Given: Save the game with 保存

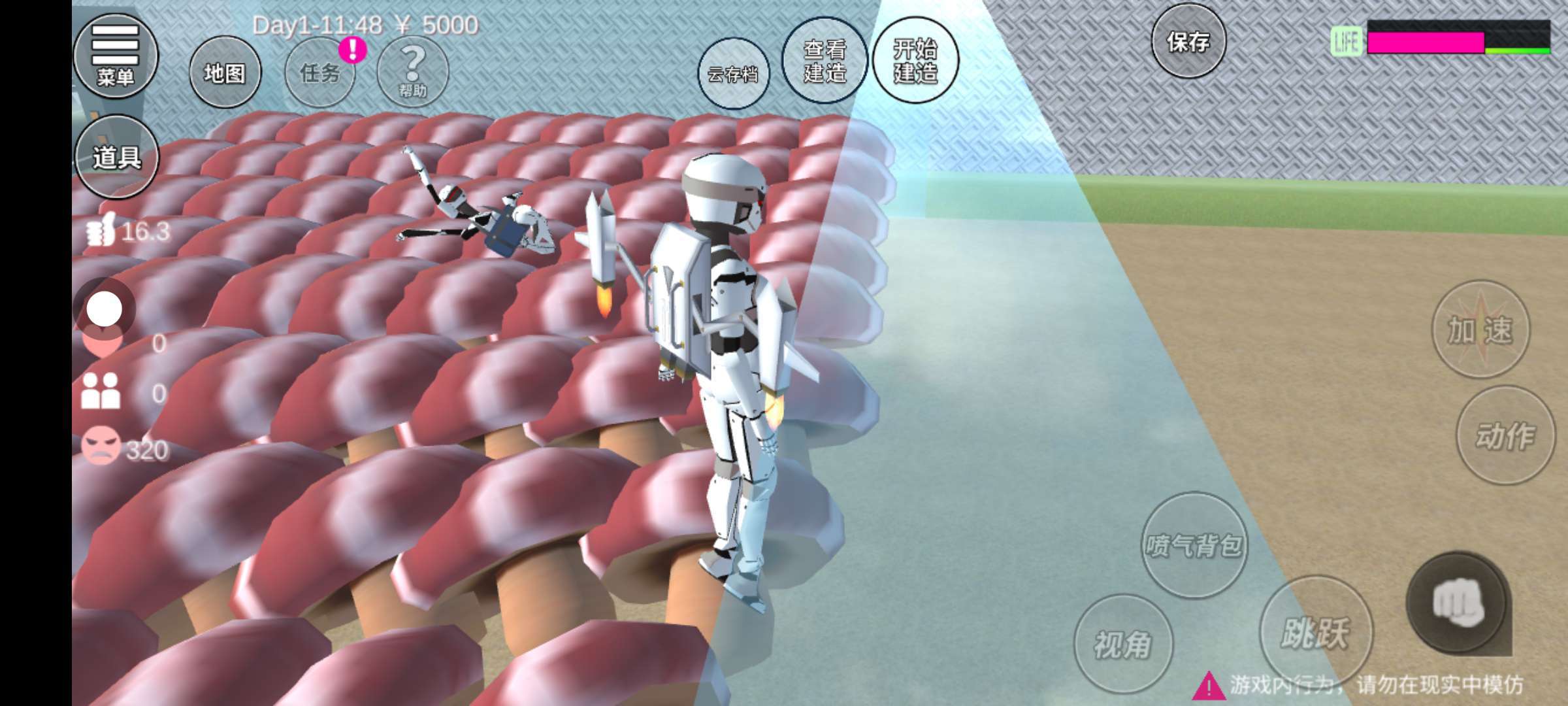Looking at the screenshot, I should (1188, 42).
